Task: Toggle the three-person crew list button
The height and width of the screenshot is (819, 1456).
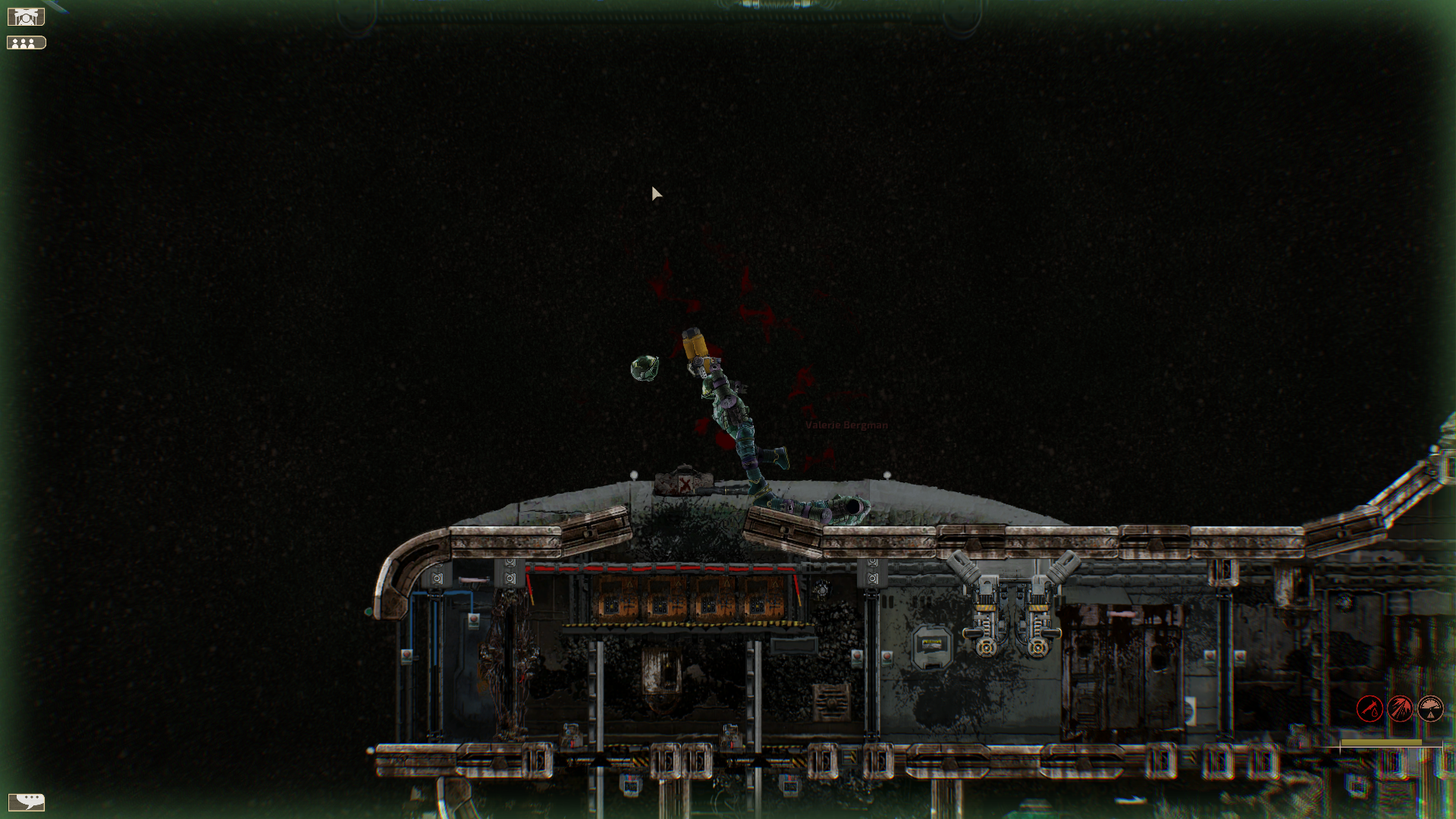Action: click(27, 43)
